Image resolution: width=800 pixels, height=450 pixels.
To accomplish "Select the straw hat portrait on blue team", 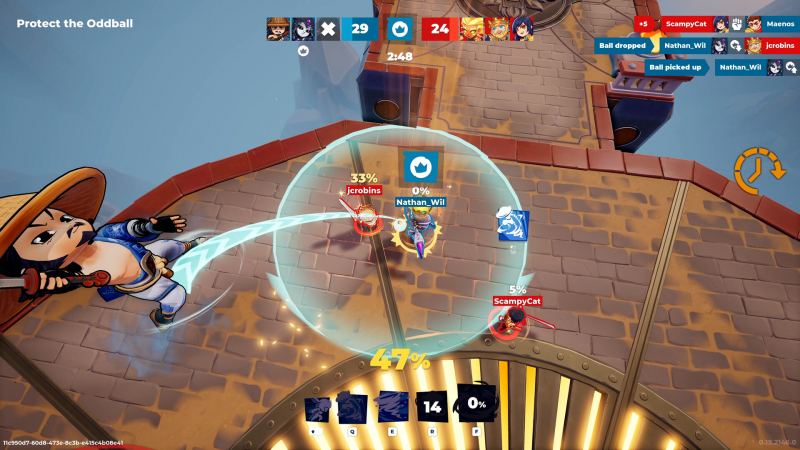I will [x=279, y=28].
